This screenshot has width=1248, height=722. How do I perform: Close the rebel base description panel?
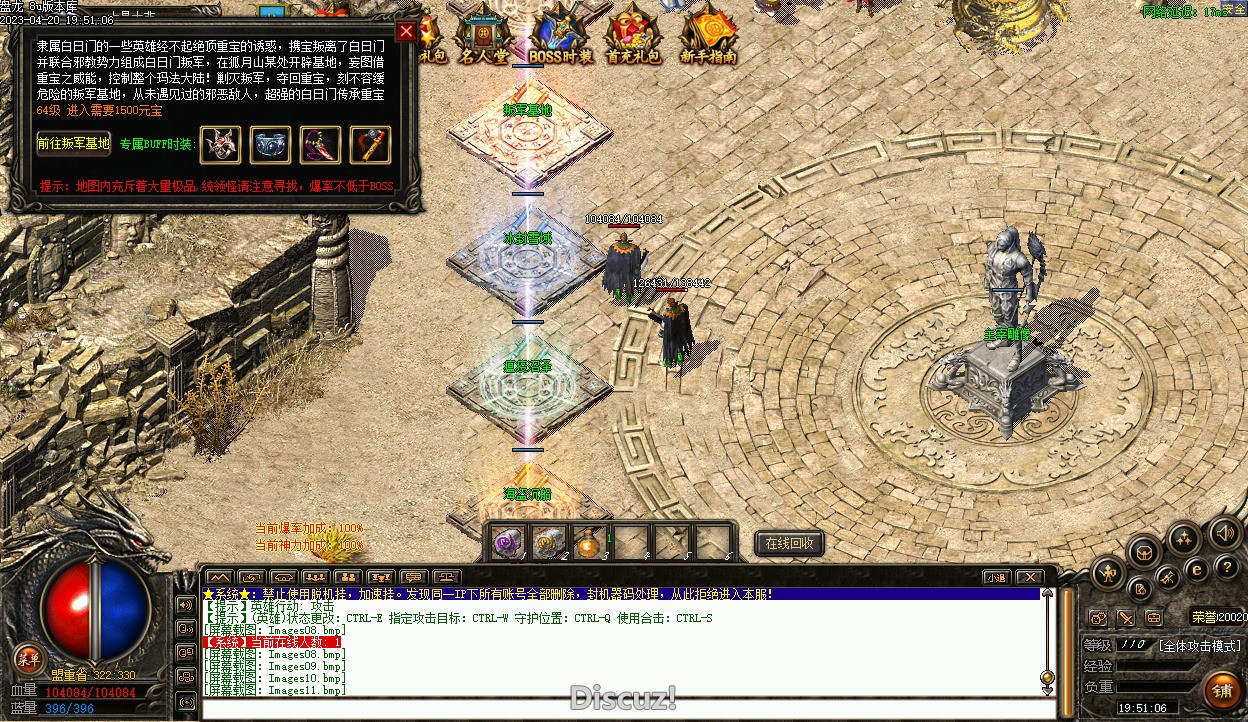406,31
